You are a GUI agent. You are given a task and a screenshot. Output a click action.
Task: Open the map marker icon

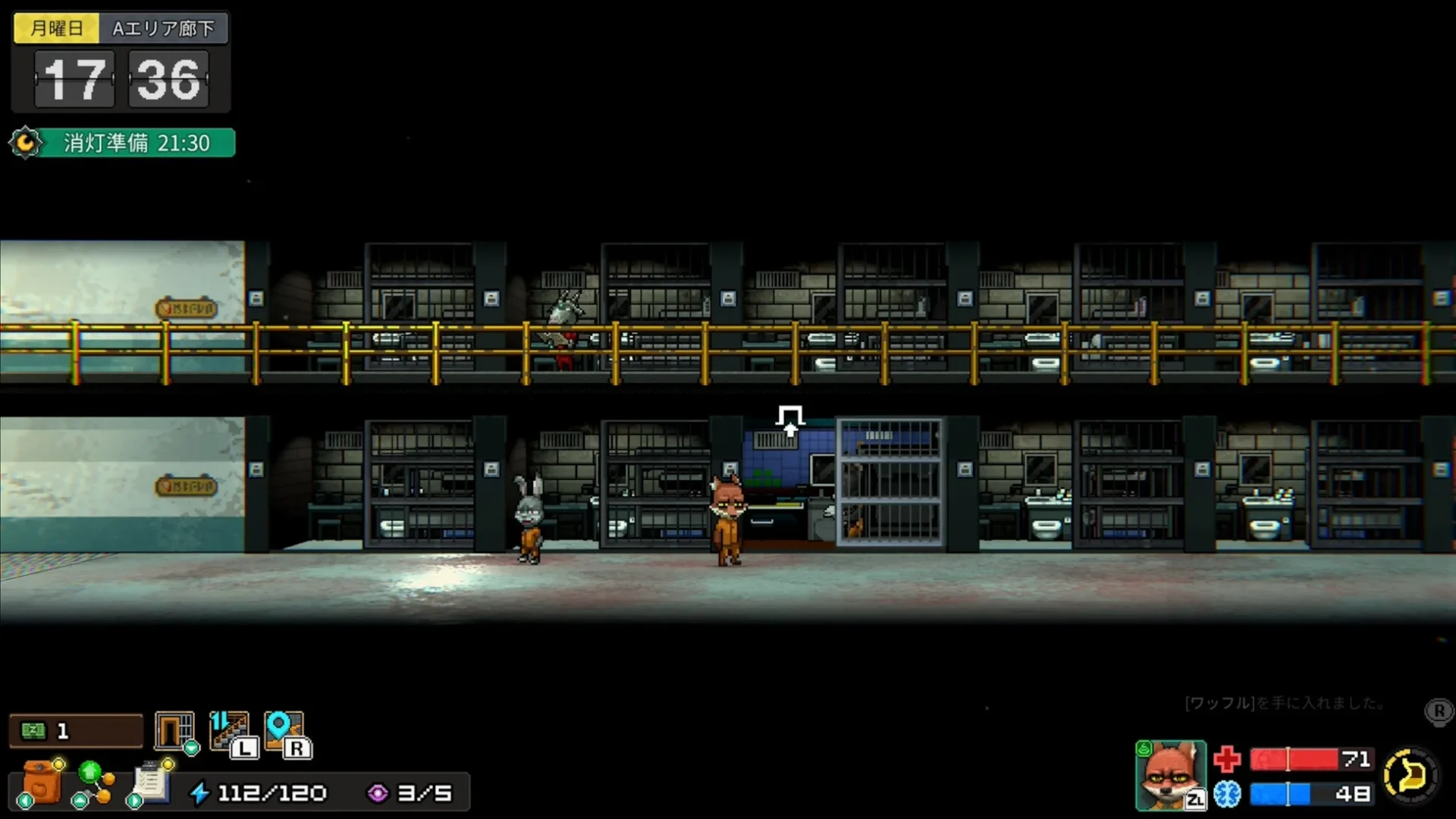point(284,731)
